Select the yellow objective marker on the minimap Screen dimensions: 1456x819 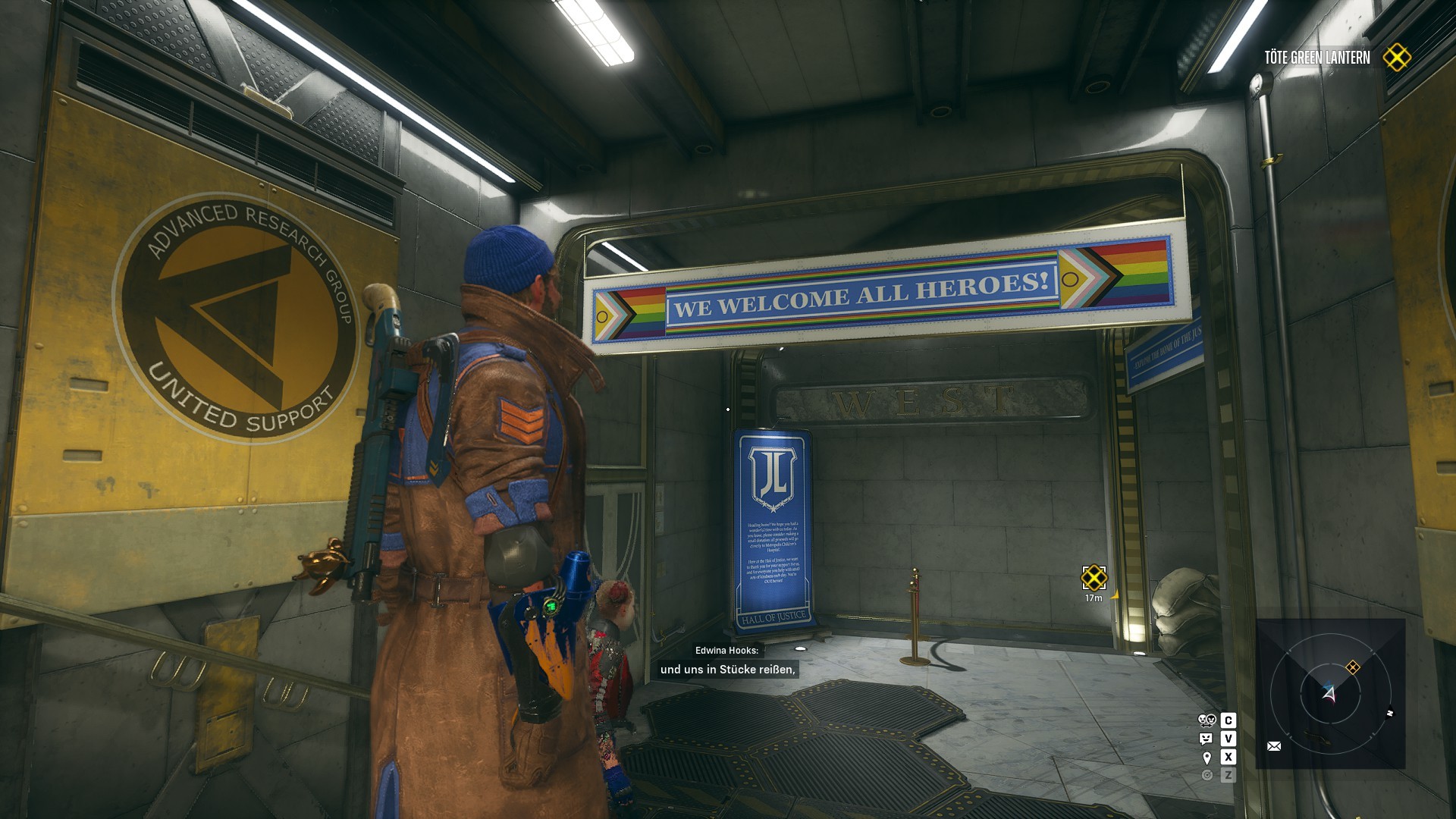tap(1353, 667)
